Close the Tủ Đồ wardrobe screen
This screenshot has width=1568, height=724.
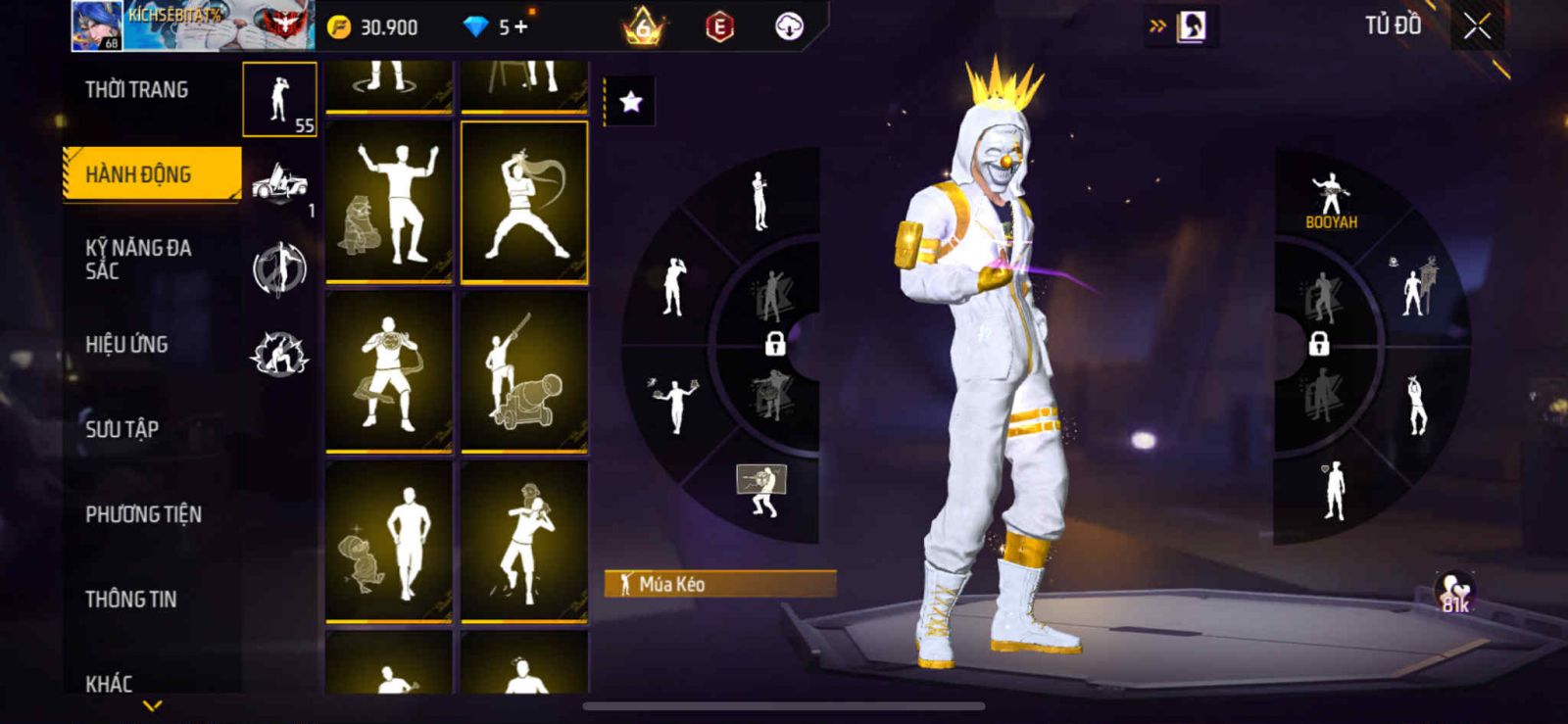click(x=1477, y=27)
